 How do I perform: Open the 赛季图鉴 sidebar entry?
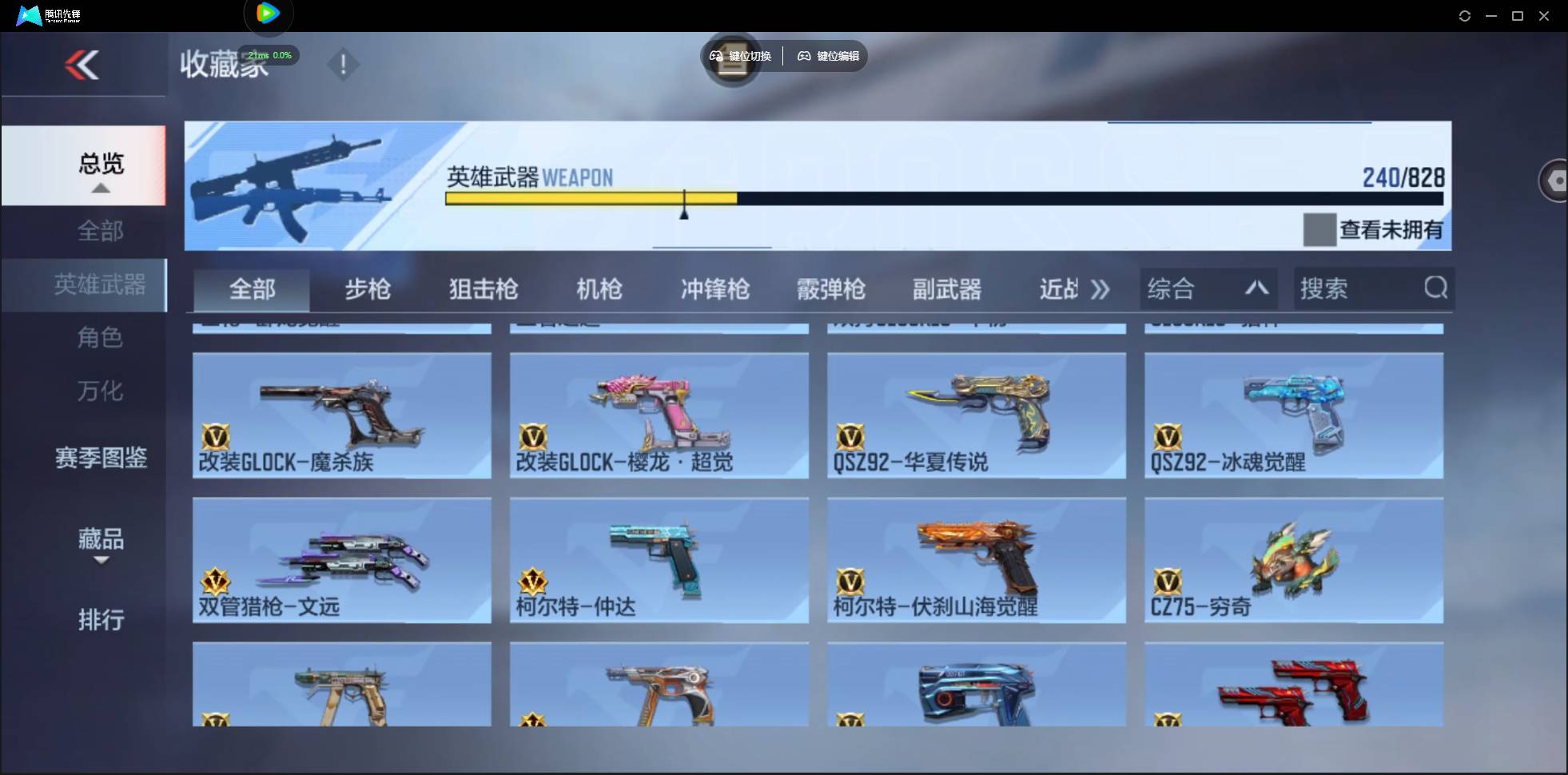coord(101,455)
